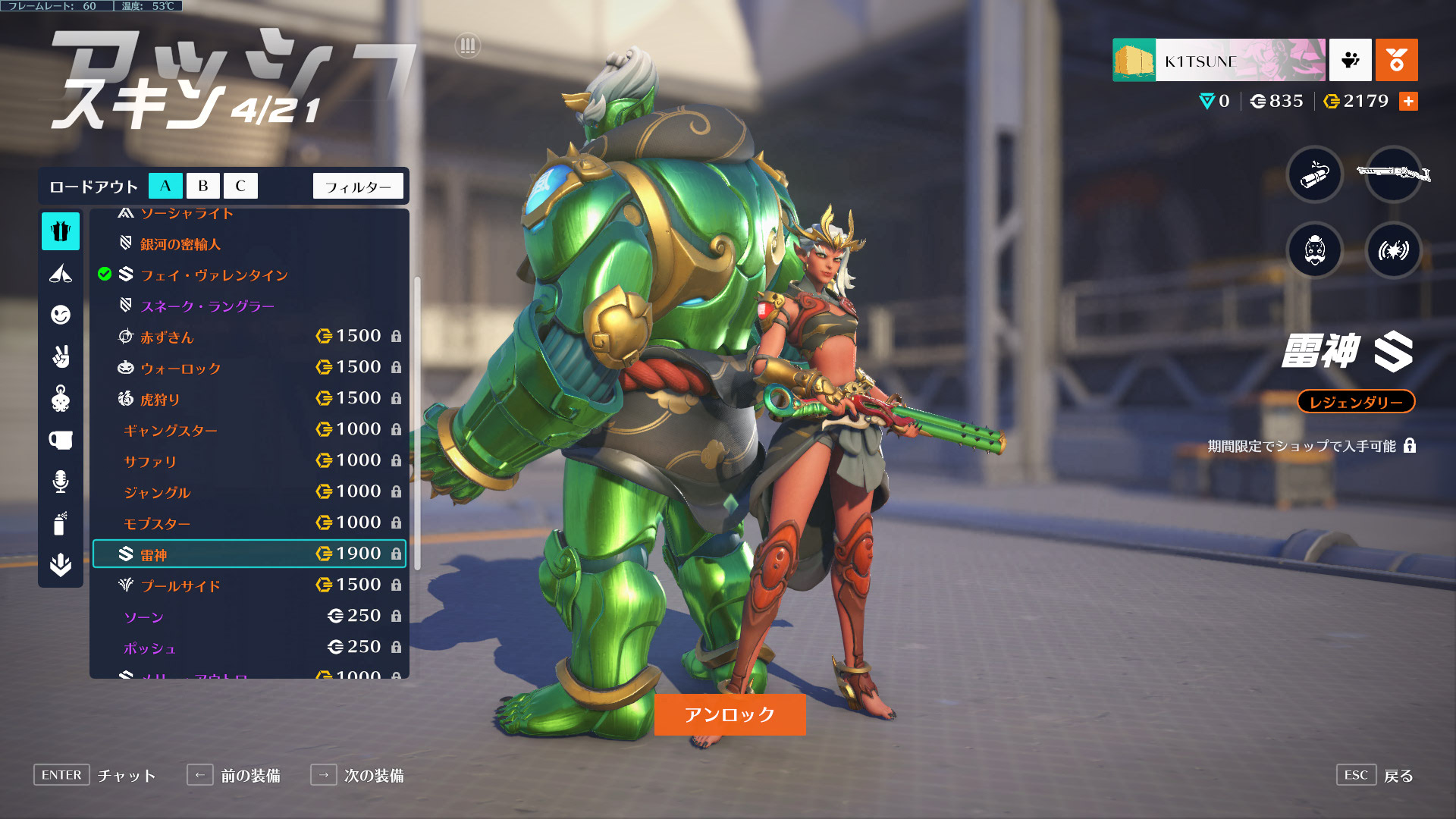Switch to loadout C
1456x819 pixels.
click(x=240, y=186)
